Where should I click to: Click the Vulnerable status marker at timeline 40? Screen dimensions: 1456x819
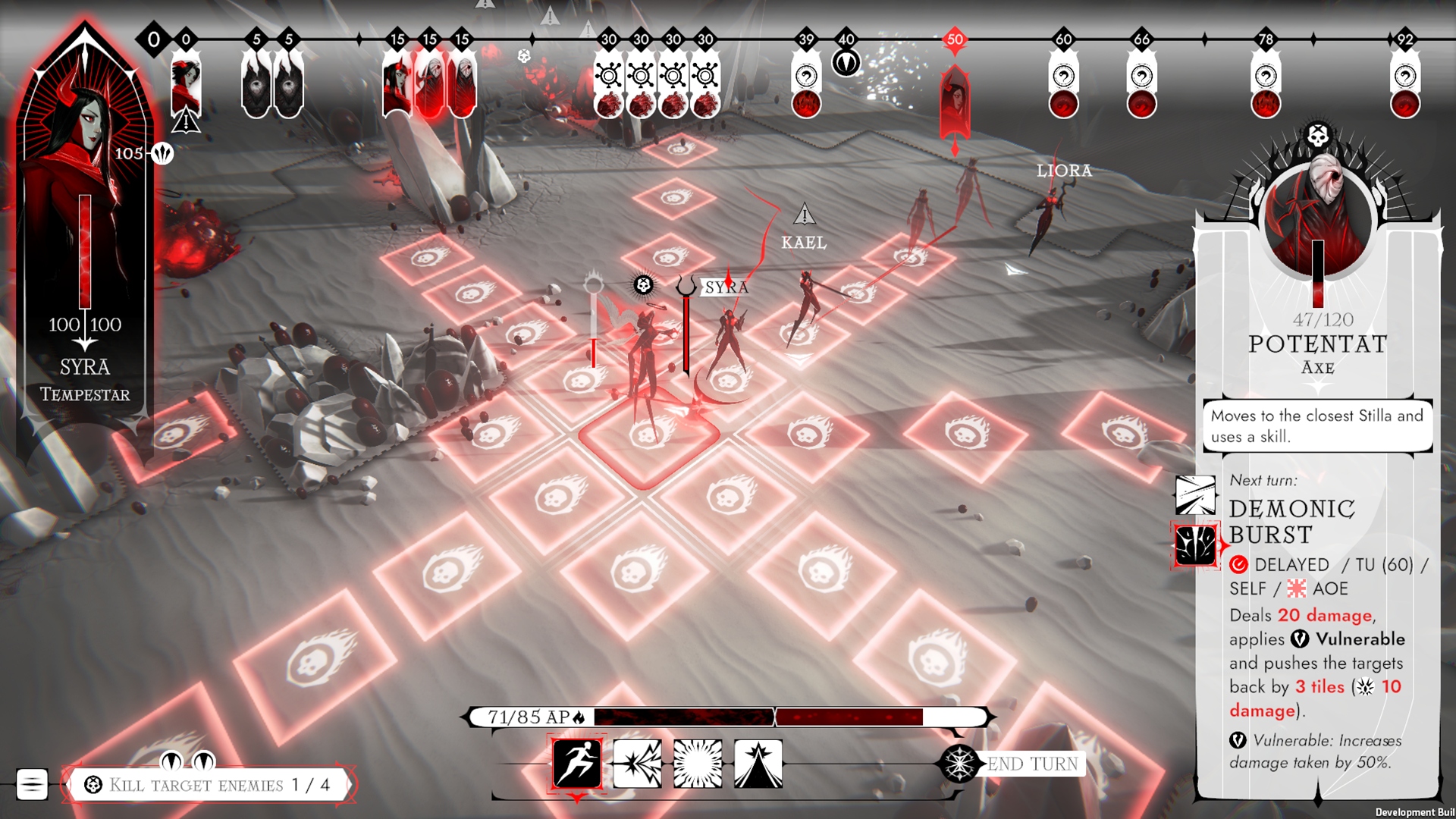[x=846, y=62]
